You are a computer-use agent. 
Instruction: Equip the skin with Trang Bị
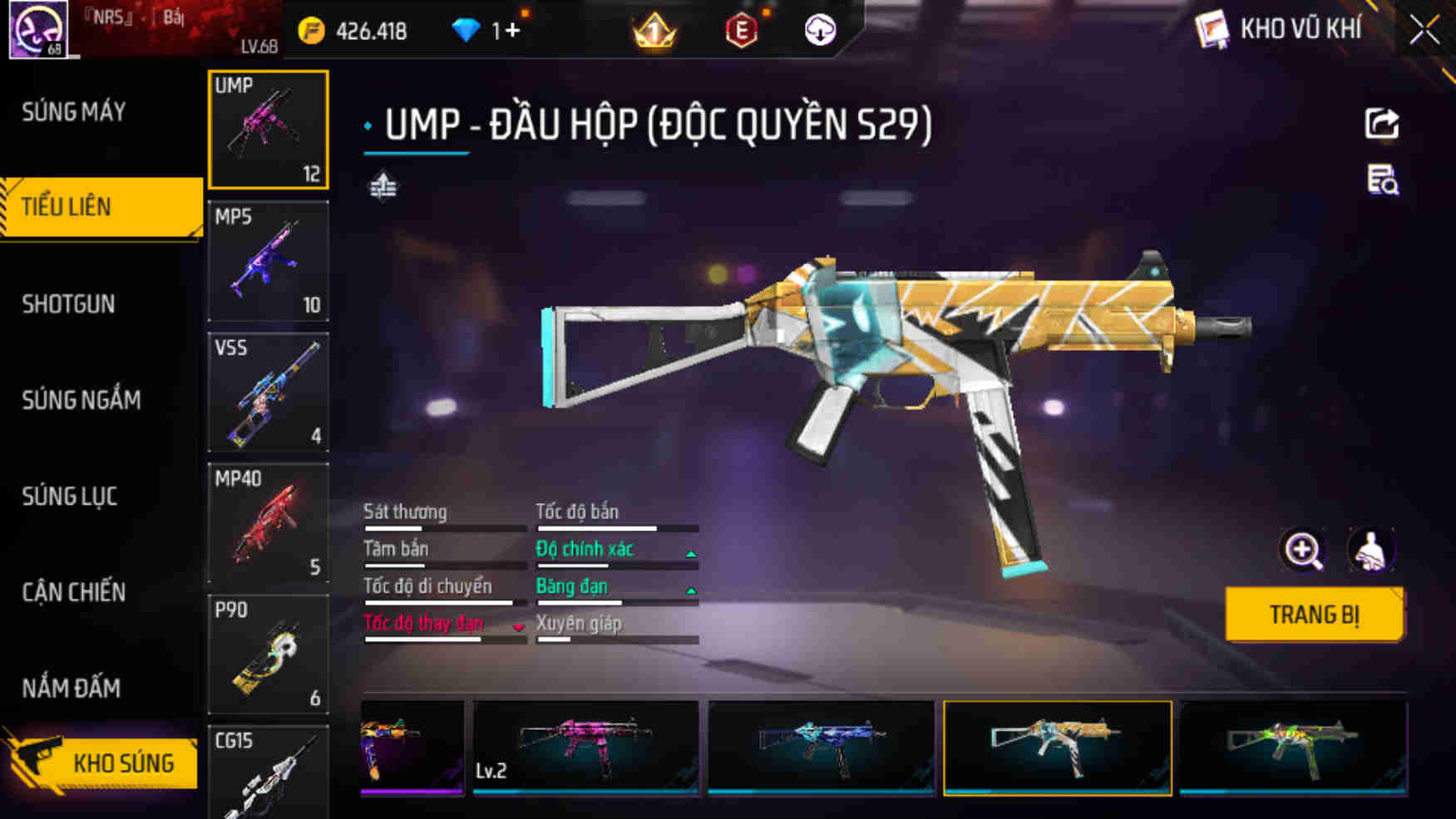(1314, 614)
